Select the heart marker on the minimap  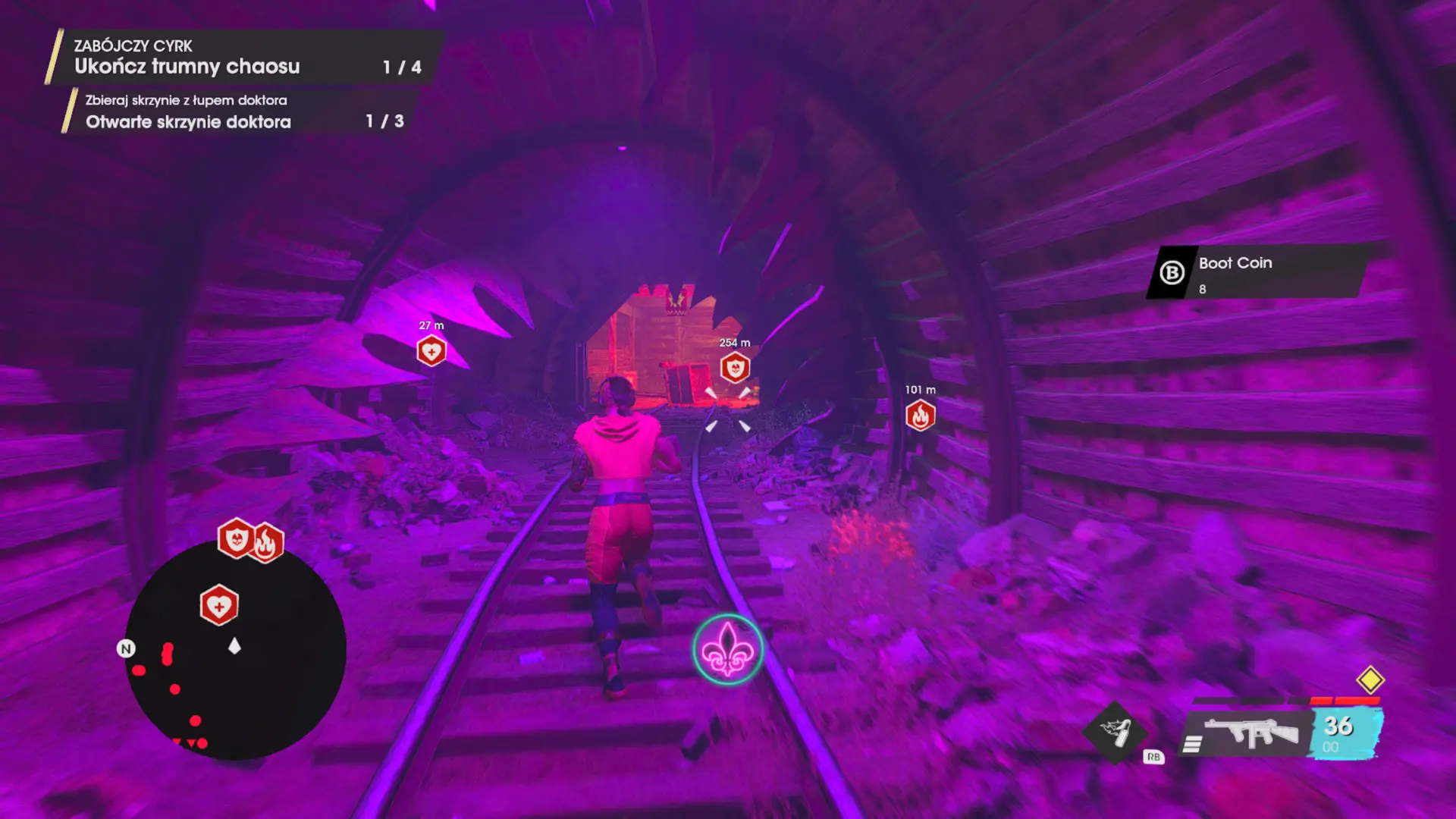click(219, 606)
